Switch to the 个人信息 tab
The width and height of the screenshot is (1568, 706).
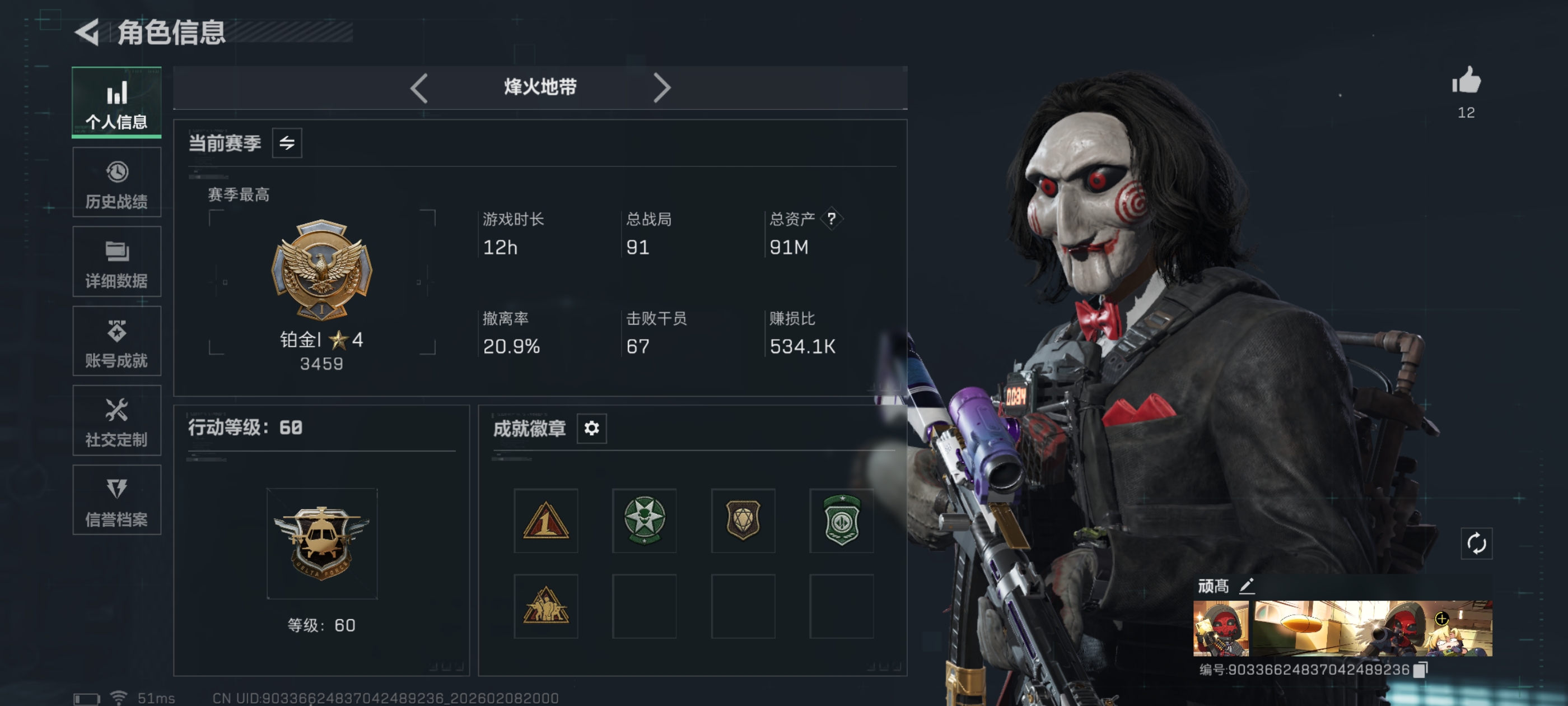116,103
